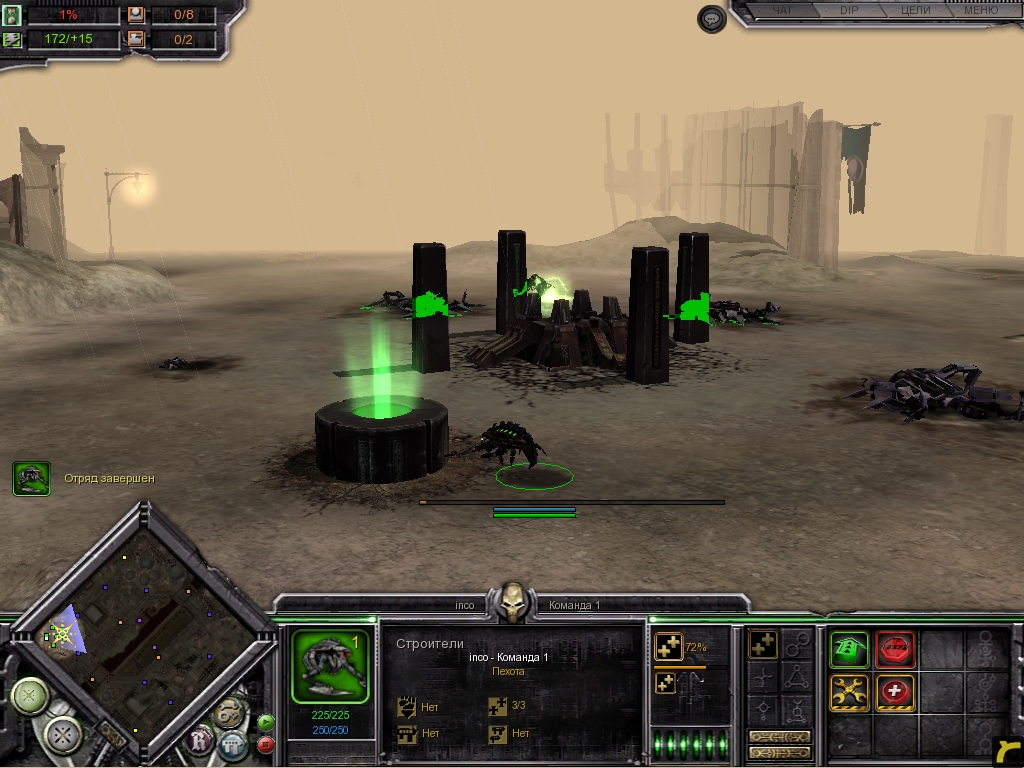Click the green starburst minimap button
Image resolution: width=1024 pixels, height=768 pixels.
[x=30, y=695]
